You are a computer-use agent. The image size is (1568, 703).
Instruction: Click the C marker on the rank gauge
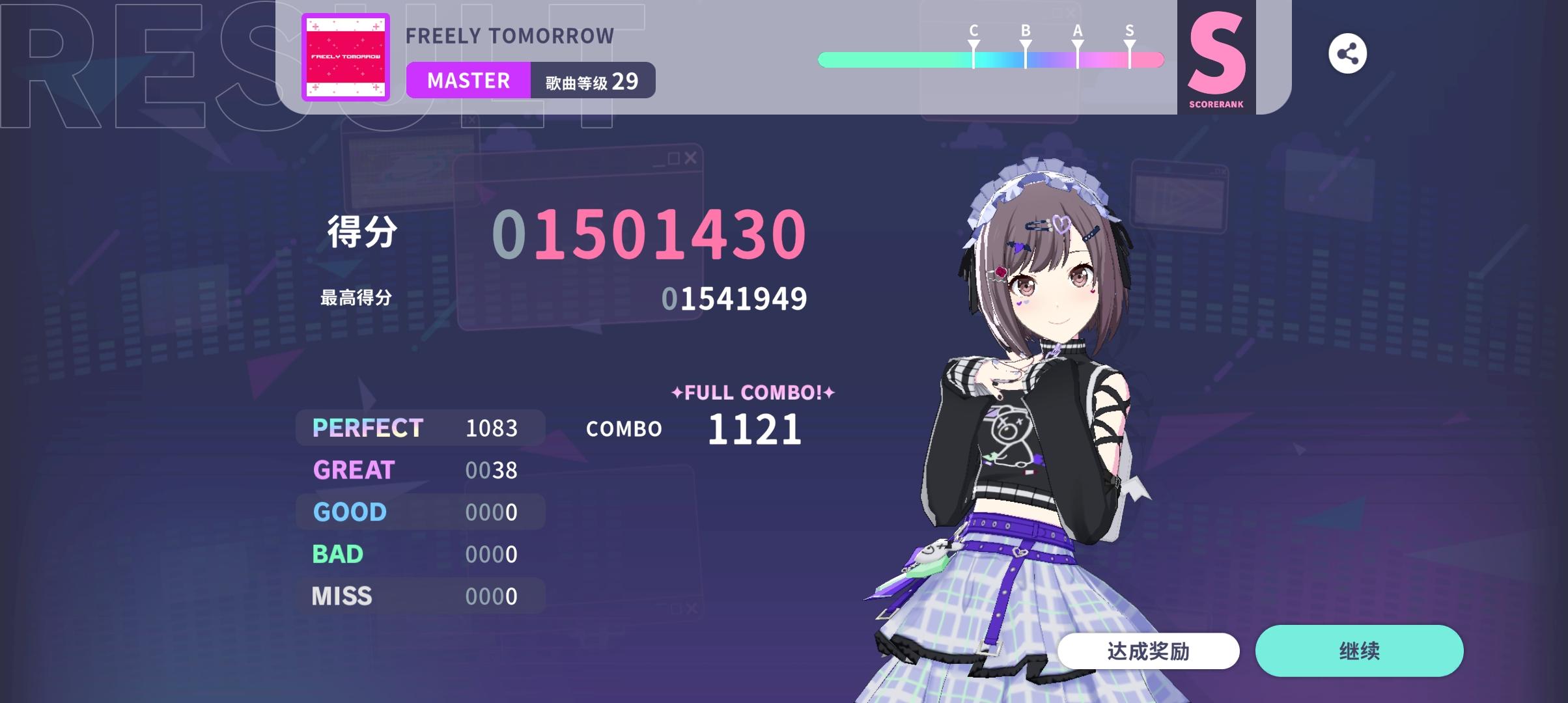[972, 39]
